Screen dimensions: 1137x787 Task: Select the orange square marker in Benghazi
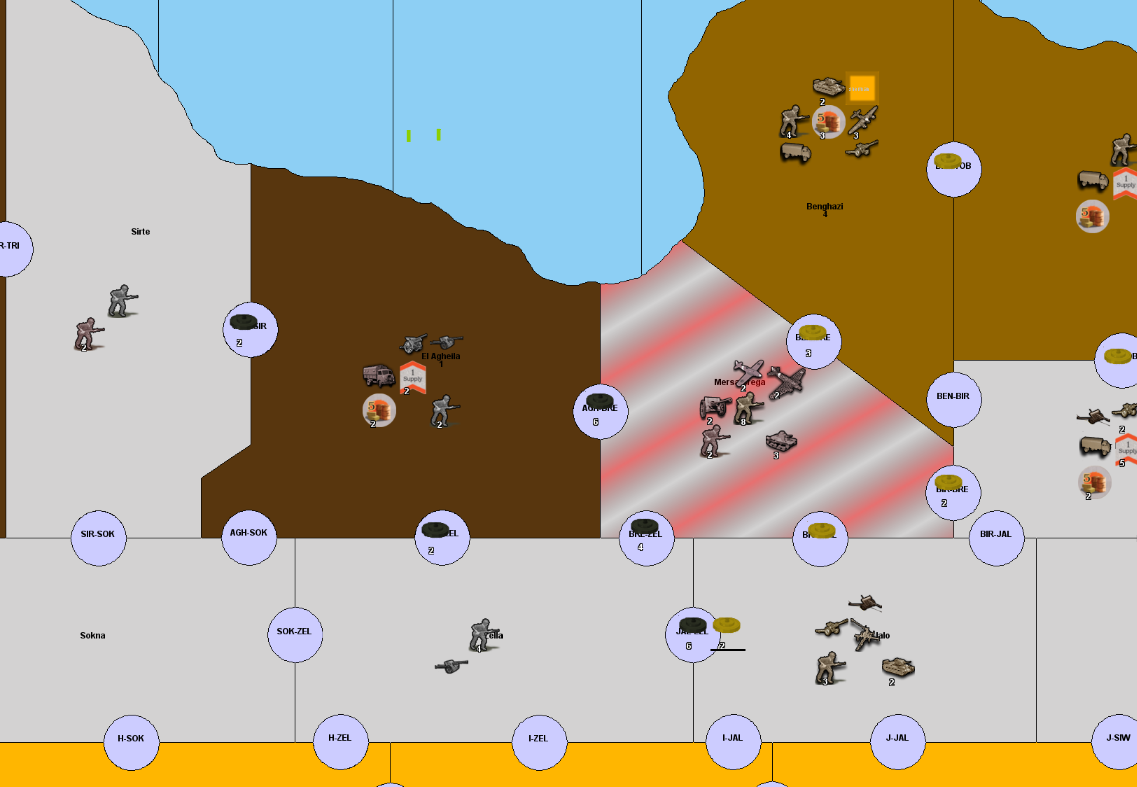pos(861,89)
